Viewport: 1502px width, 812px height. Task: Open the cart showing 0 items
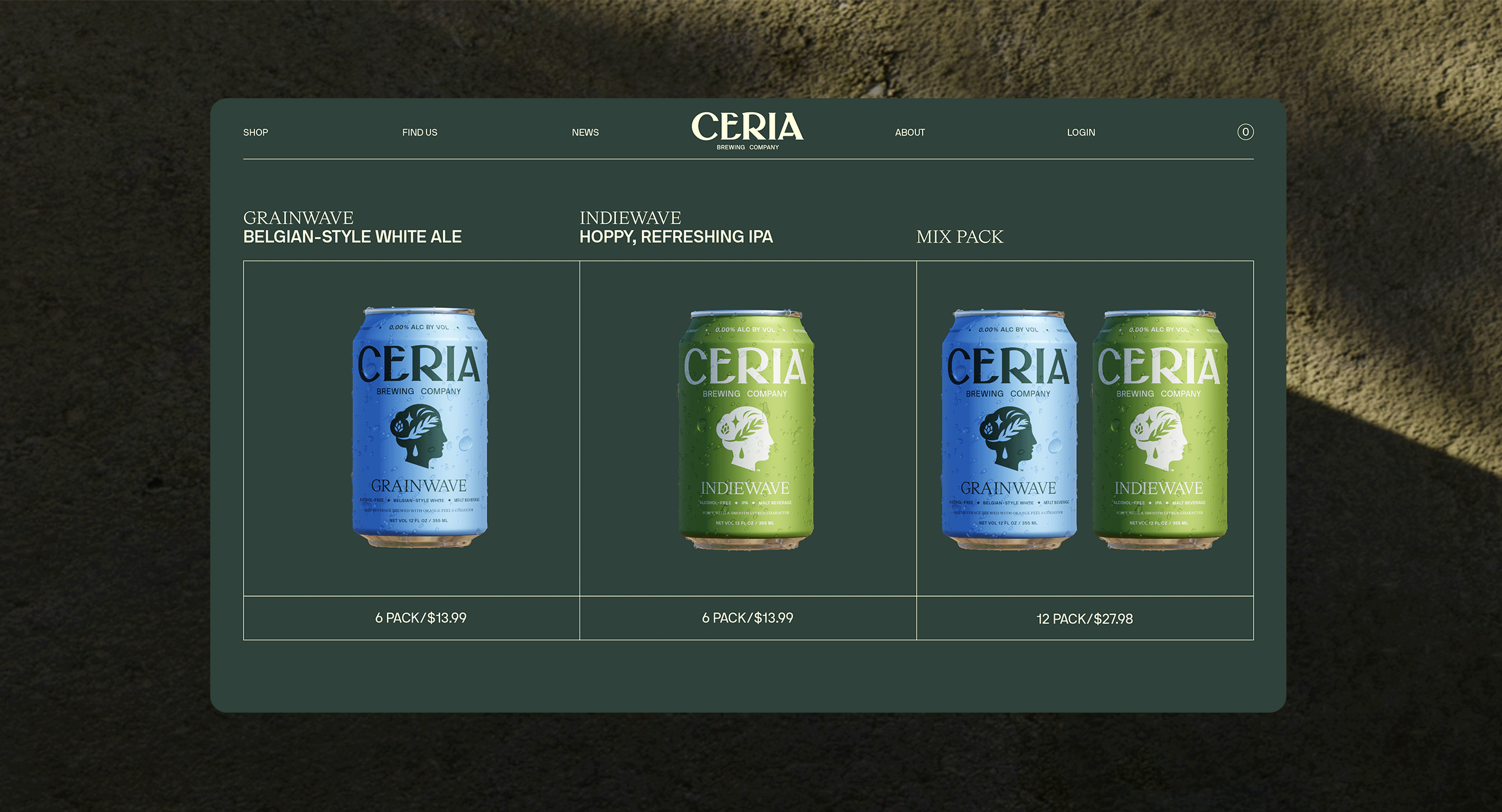coord(1245,132)
